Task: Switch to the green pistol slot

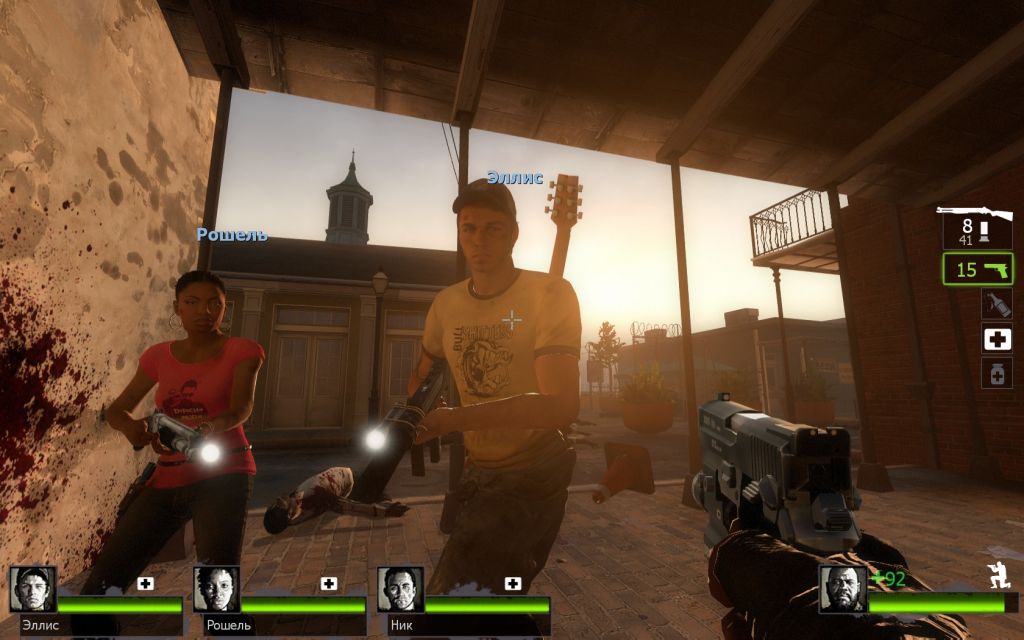Action: pos(977,269)
